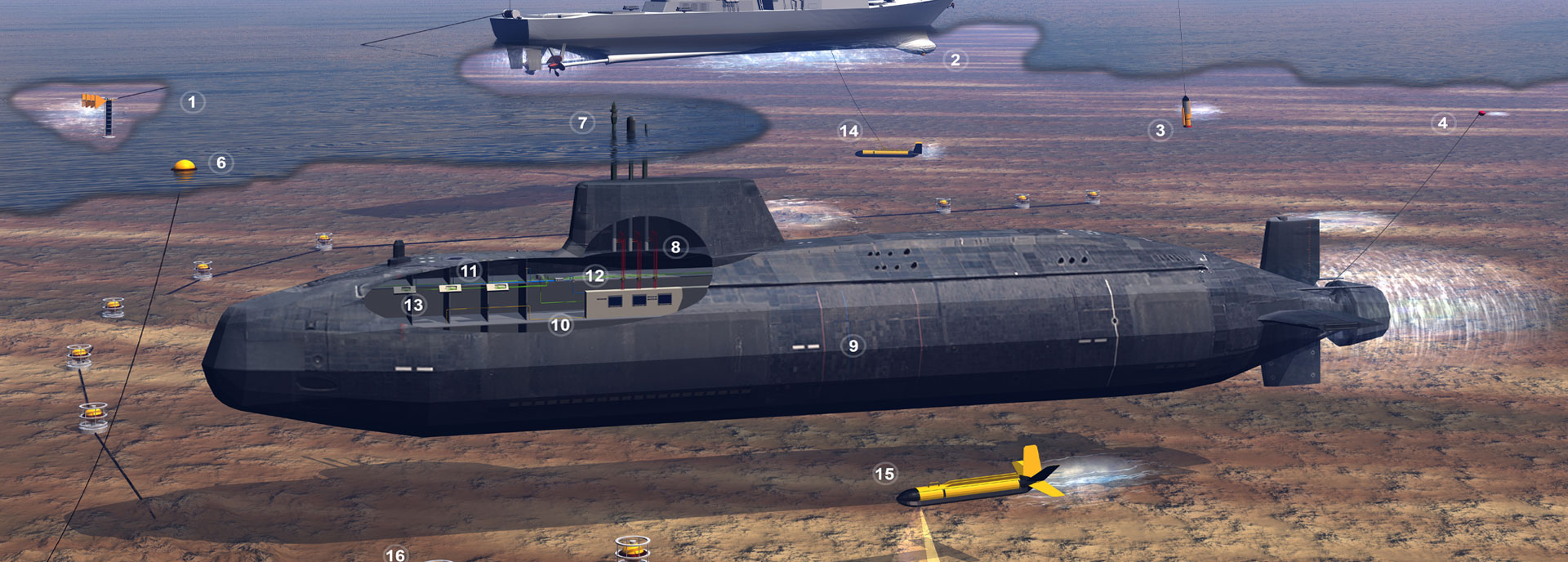Open hotspot 7 near the masts
Screen dimensions: 1568x562
tap(581, 123)
